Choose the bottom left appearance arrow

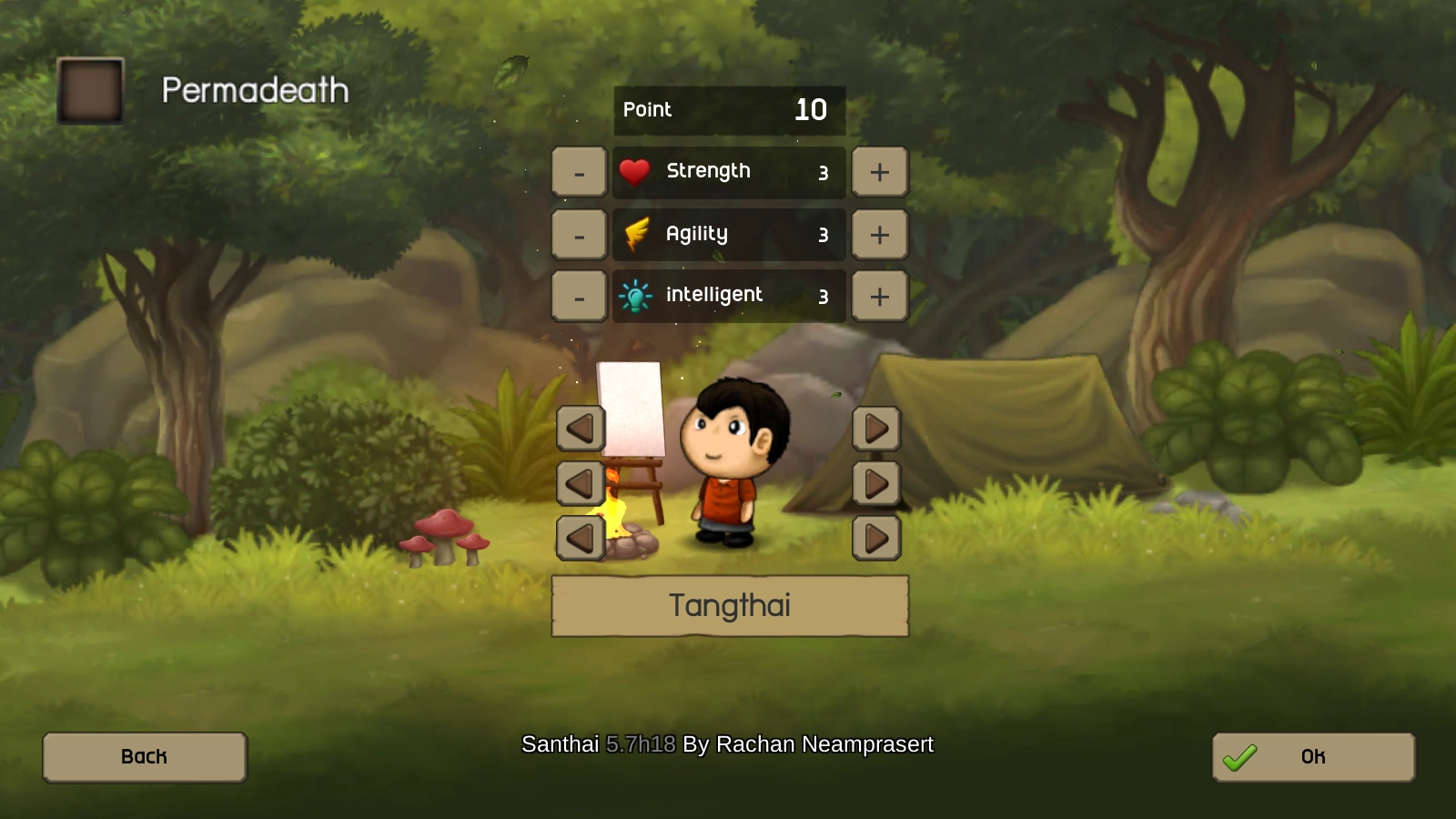[x=581, y=538]
